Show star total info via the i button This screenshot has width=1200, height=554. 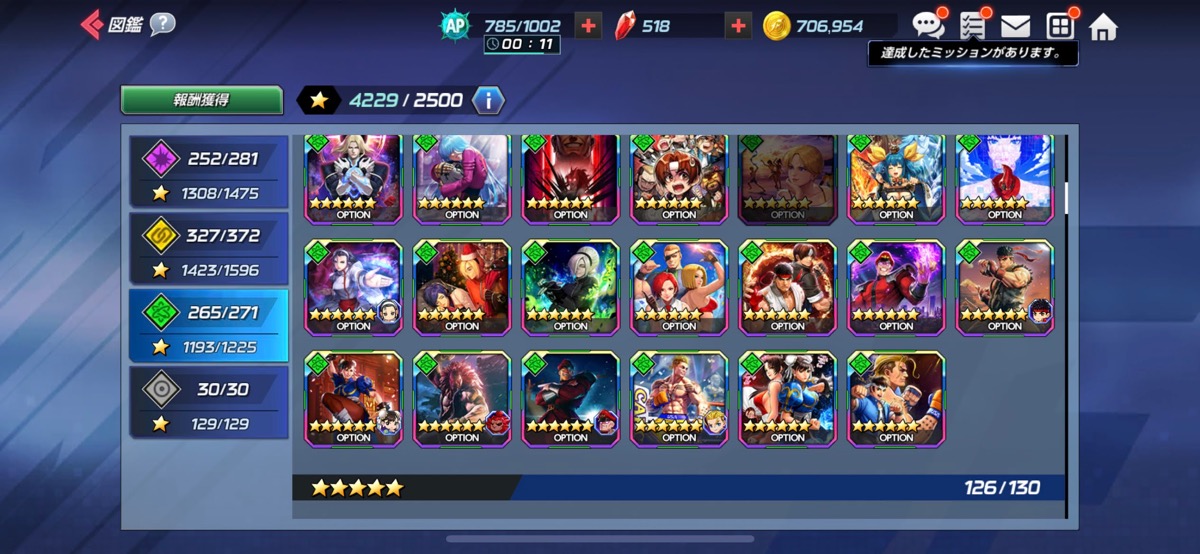coord(488,100)
